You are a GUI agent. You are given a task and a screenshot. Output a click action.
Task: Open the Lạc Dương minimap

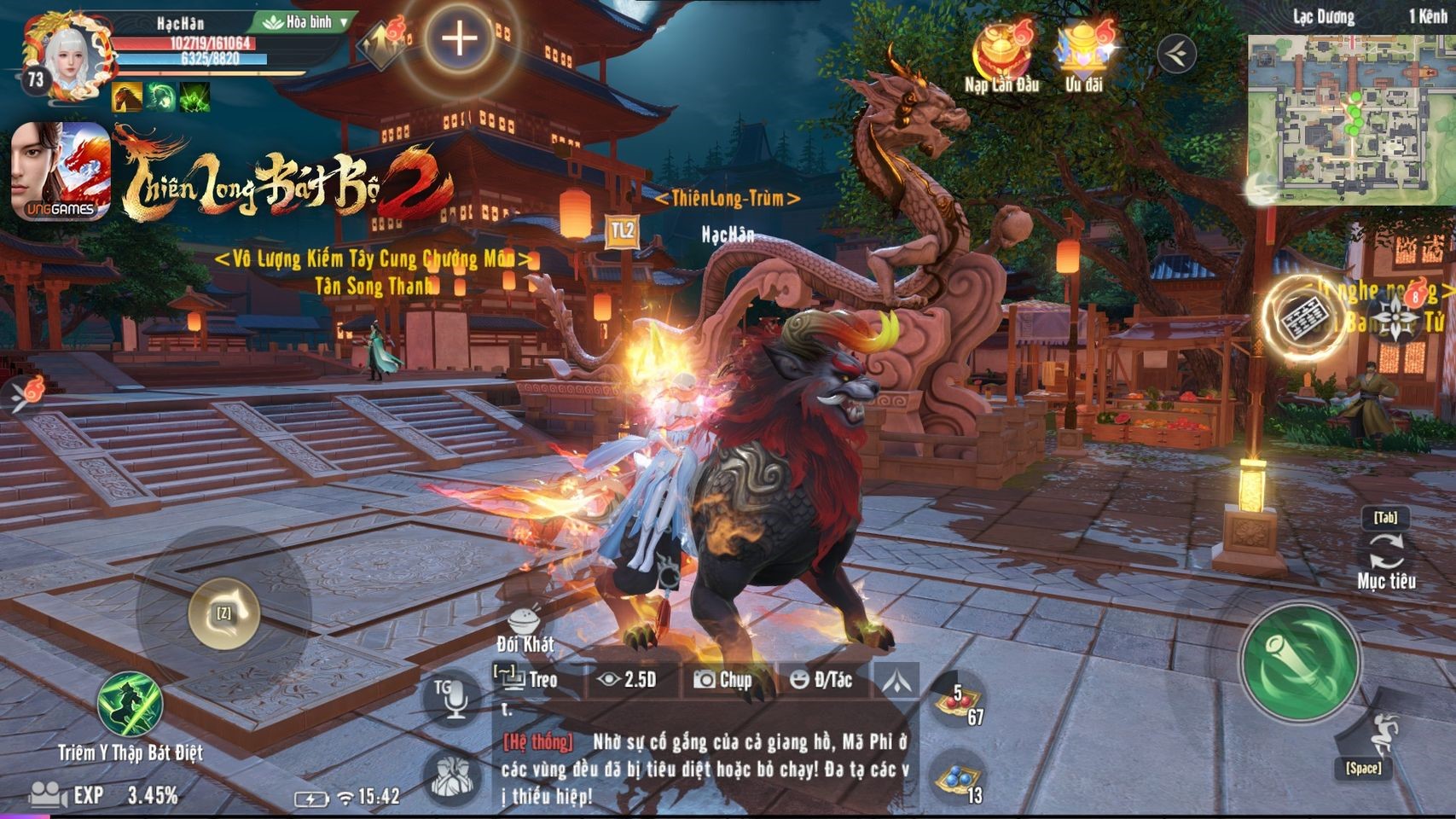click(1349, 119)
